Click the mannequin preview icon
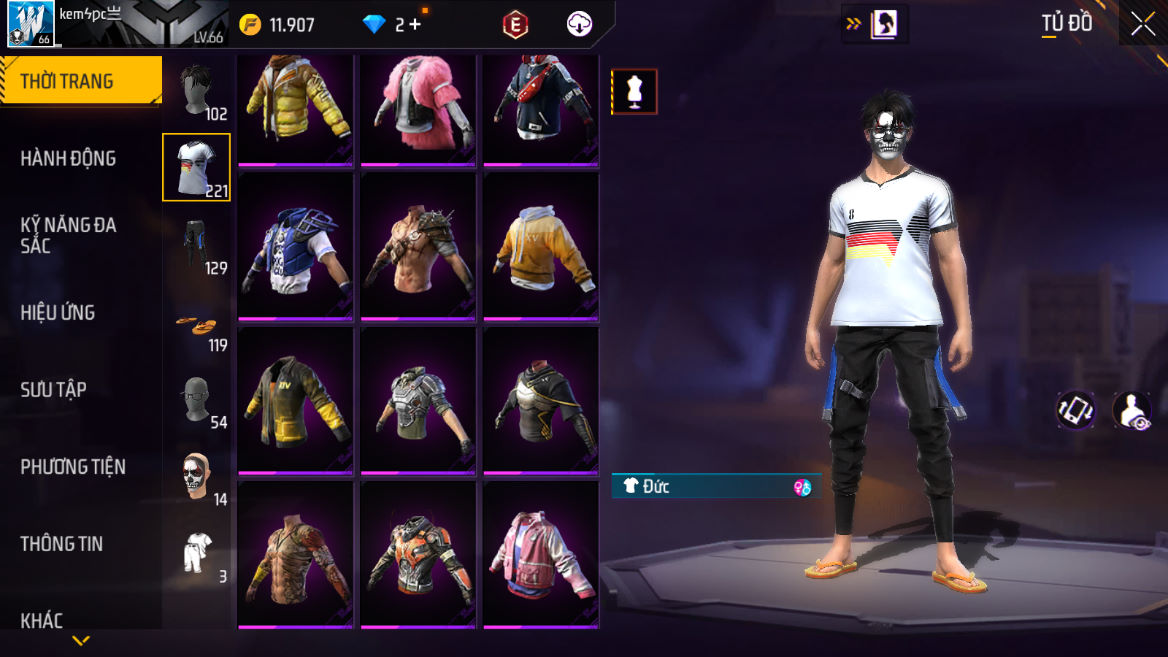The width and height of the screenshot is (1168, 657). [x=634, y=92]
